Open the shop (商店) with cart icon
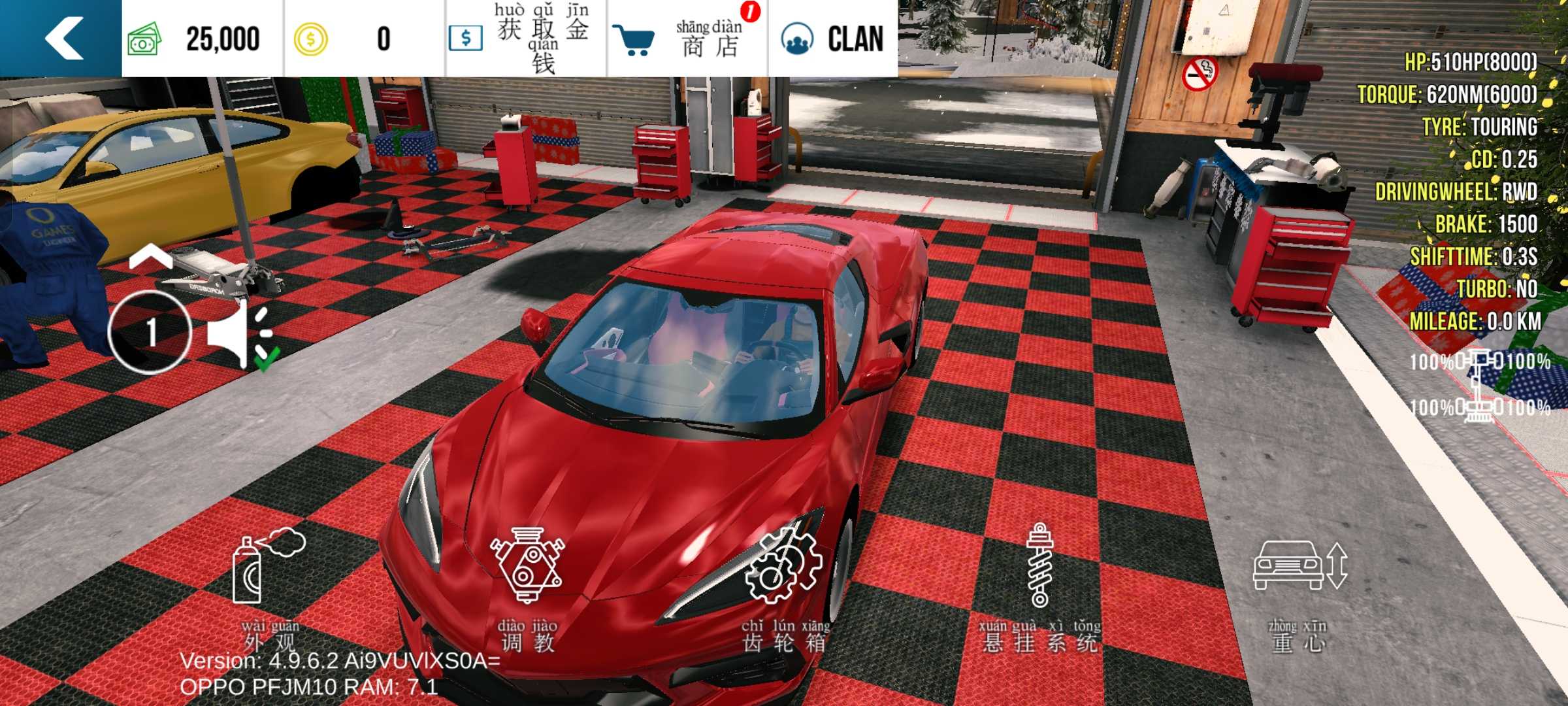Viewport: 1568px width, 706px height. pyautogui.click(x=686, y=38)
